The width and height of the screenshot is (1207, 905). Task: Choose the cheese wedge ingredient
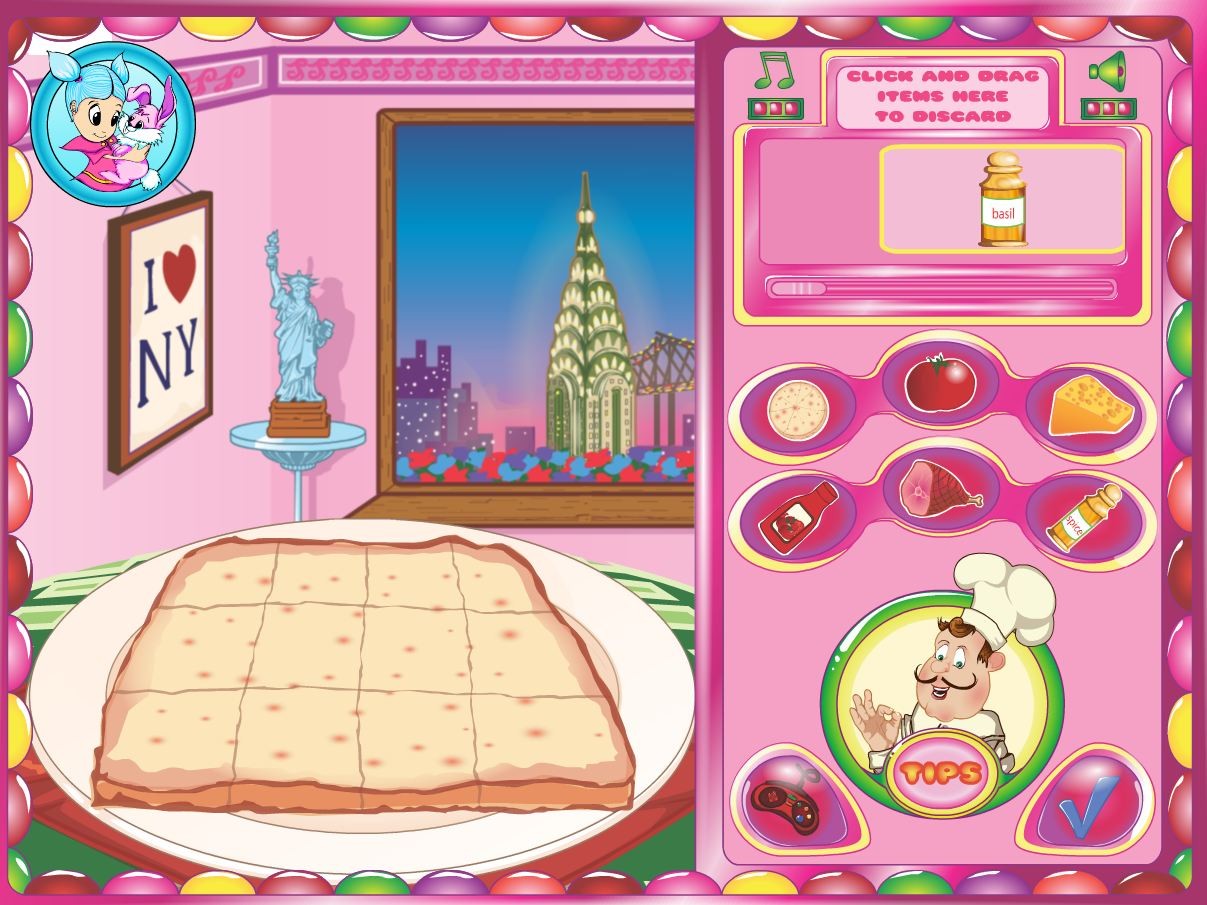point(1091,405)
